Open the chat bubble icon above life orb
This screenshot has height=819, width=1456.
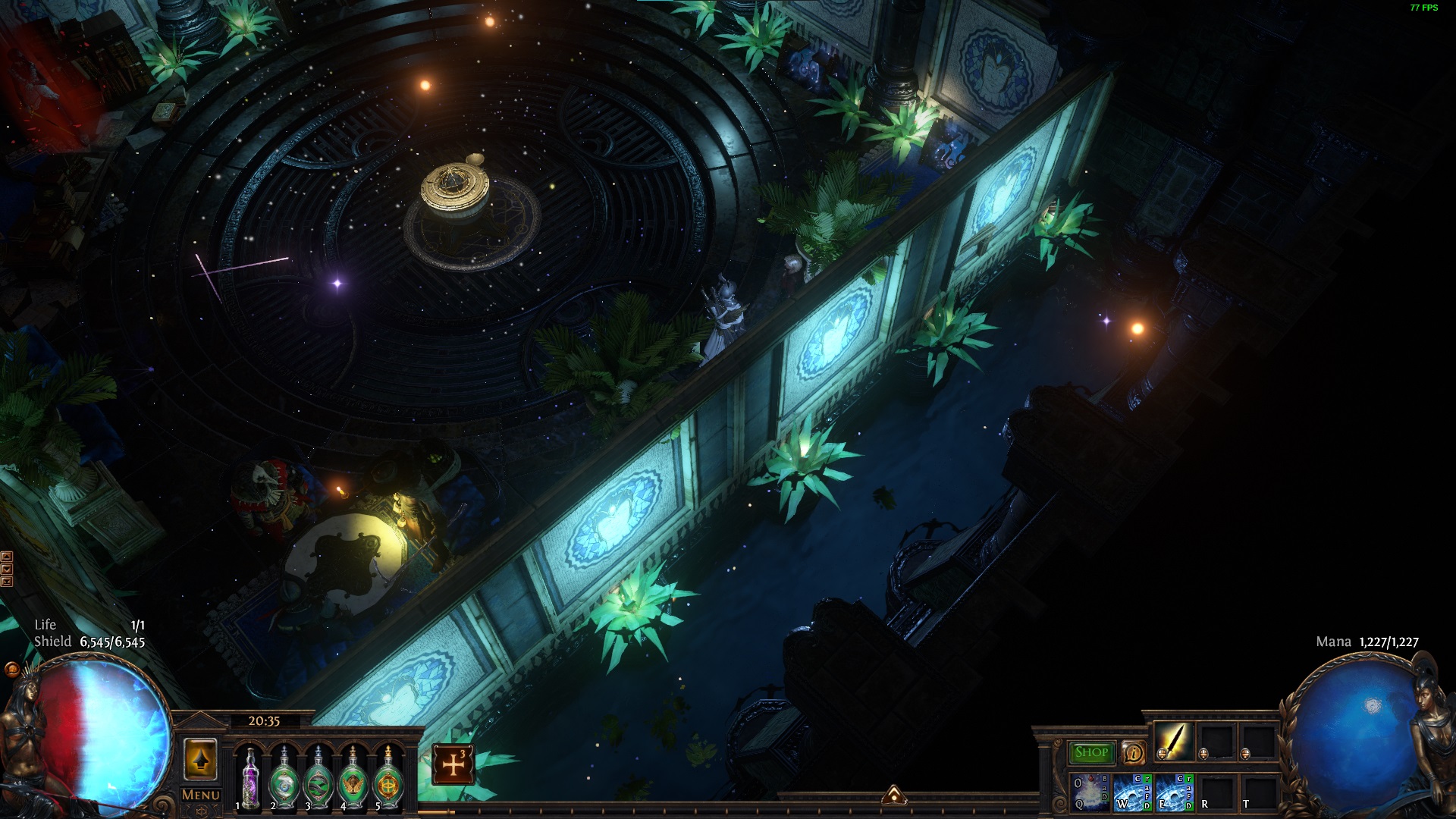(x=11, y=670)
